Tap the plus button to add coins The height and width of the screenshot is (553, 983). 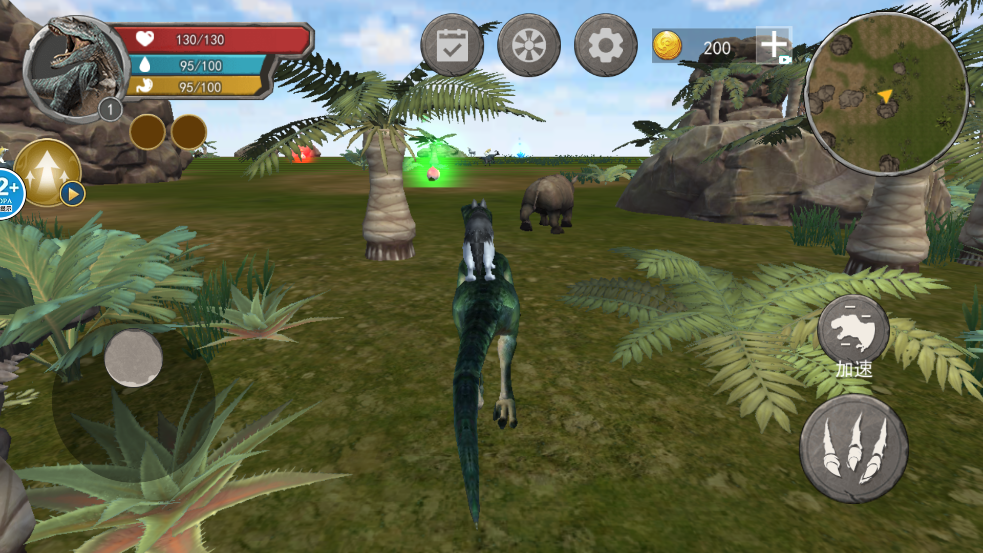[x=774, y=46]
